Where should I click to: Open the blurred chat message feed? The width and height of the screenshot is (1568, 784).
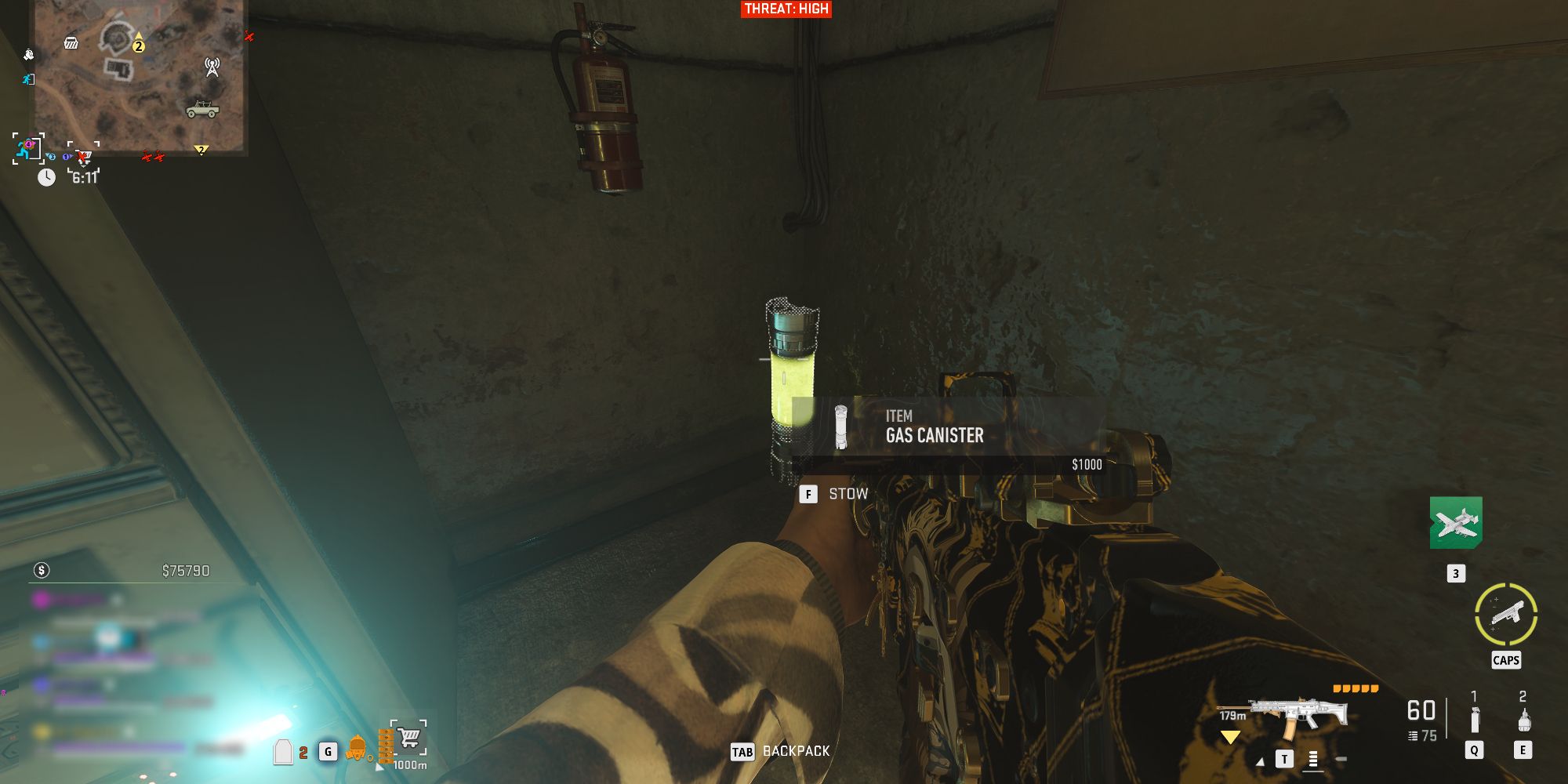click(118, 643)
